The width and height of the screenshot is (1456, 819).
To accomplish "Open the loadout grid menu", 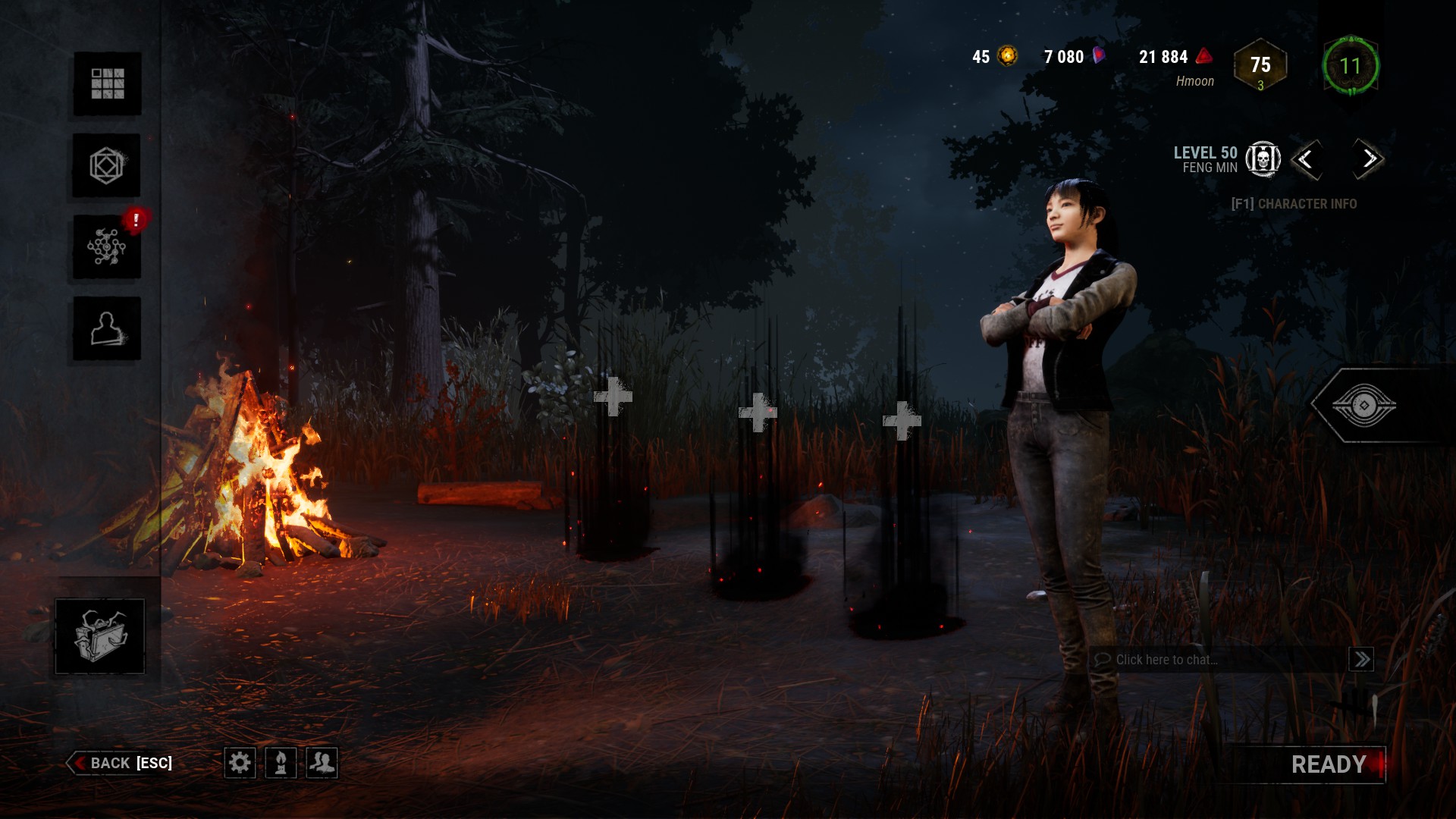I will click(107, 83).
